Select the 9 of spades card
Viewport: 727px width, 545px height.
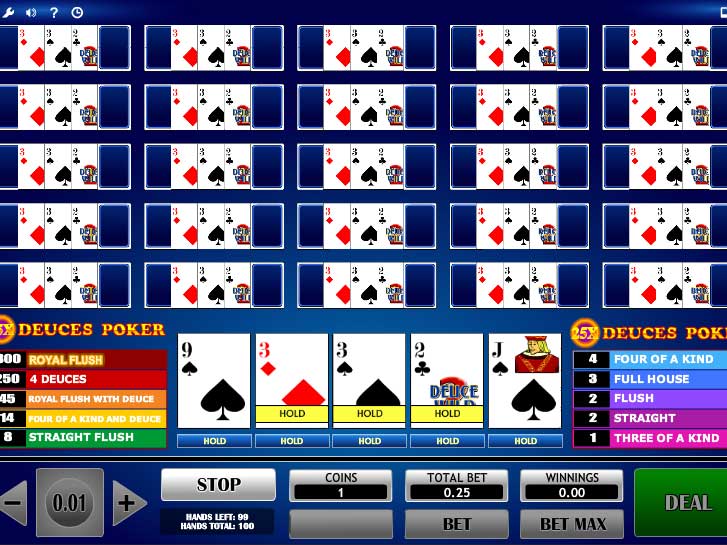coord(214,380)
